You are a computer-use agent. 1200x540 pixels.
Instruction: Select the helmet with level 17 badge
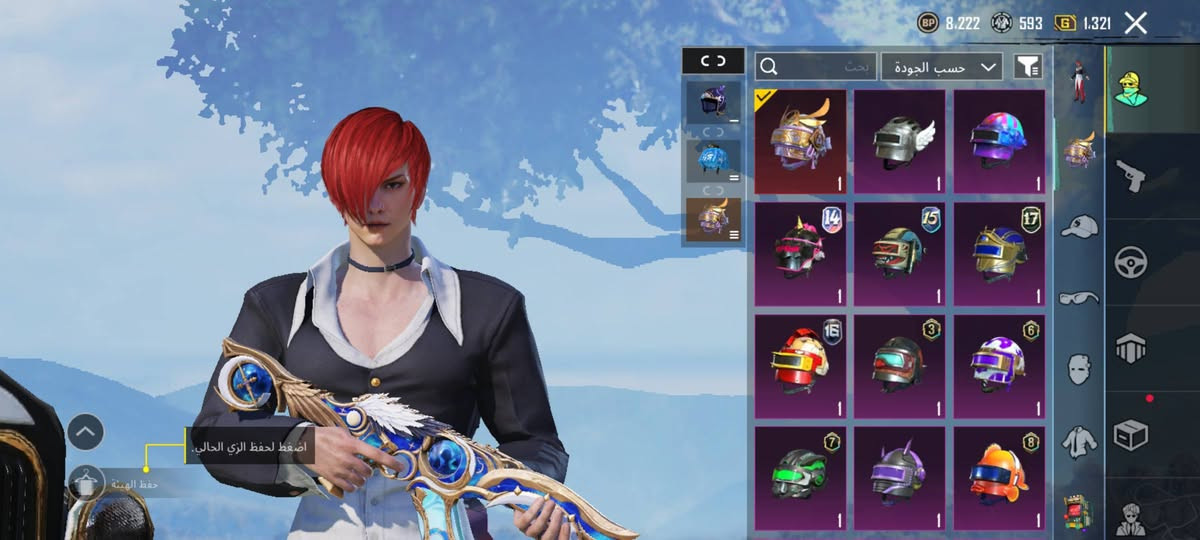coord(999,254)
